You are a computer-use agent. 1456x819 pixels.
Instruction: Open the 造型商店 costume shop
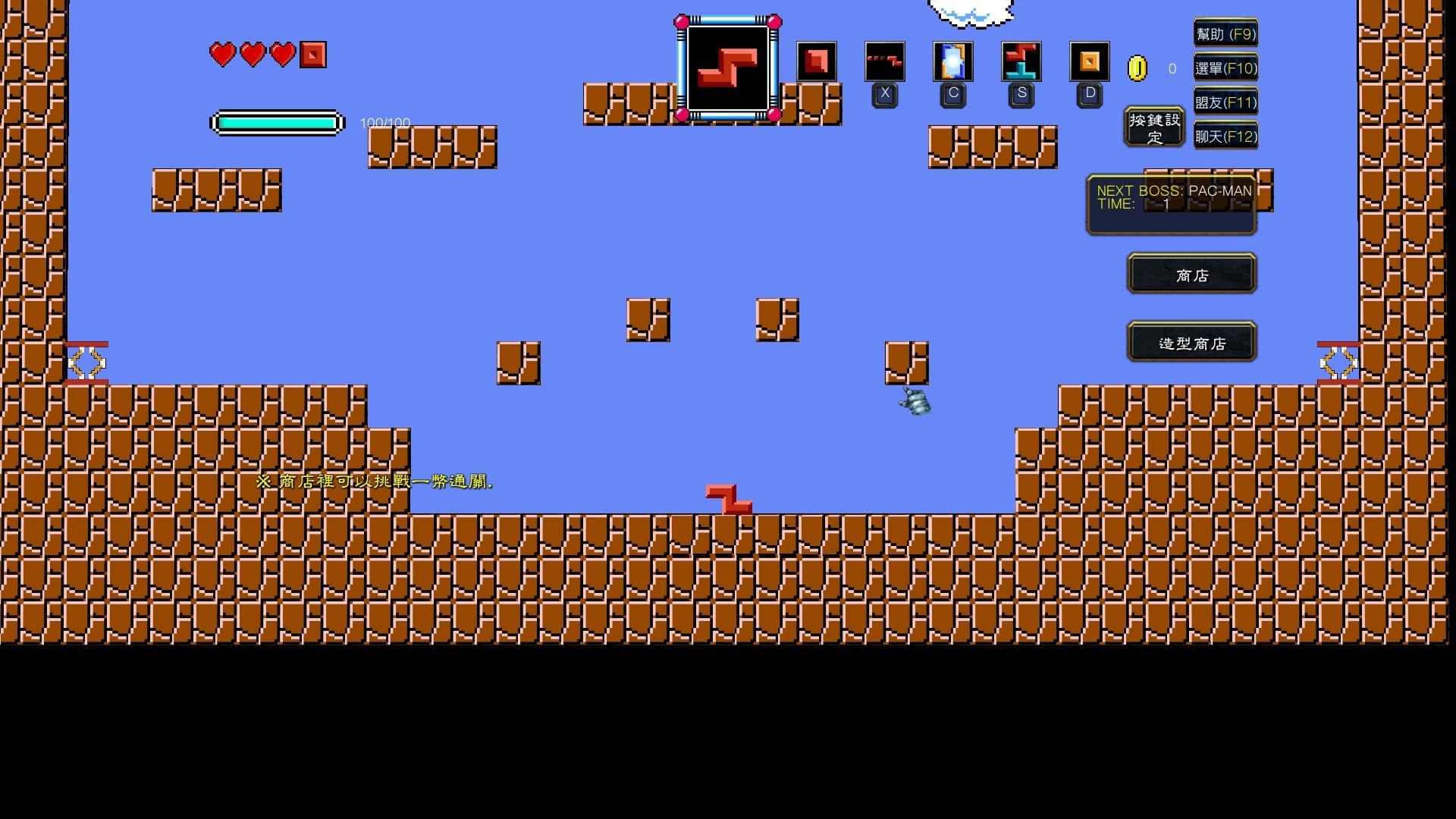pos(1191,343)
